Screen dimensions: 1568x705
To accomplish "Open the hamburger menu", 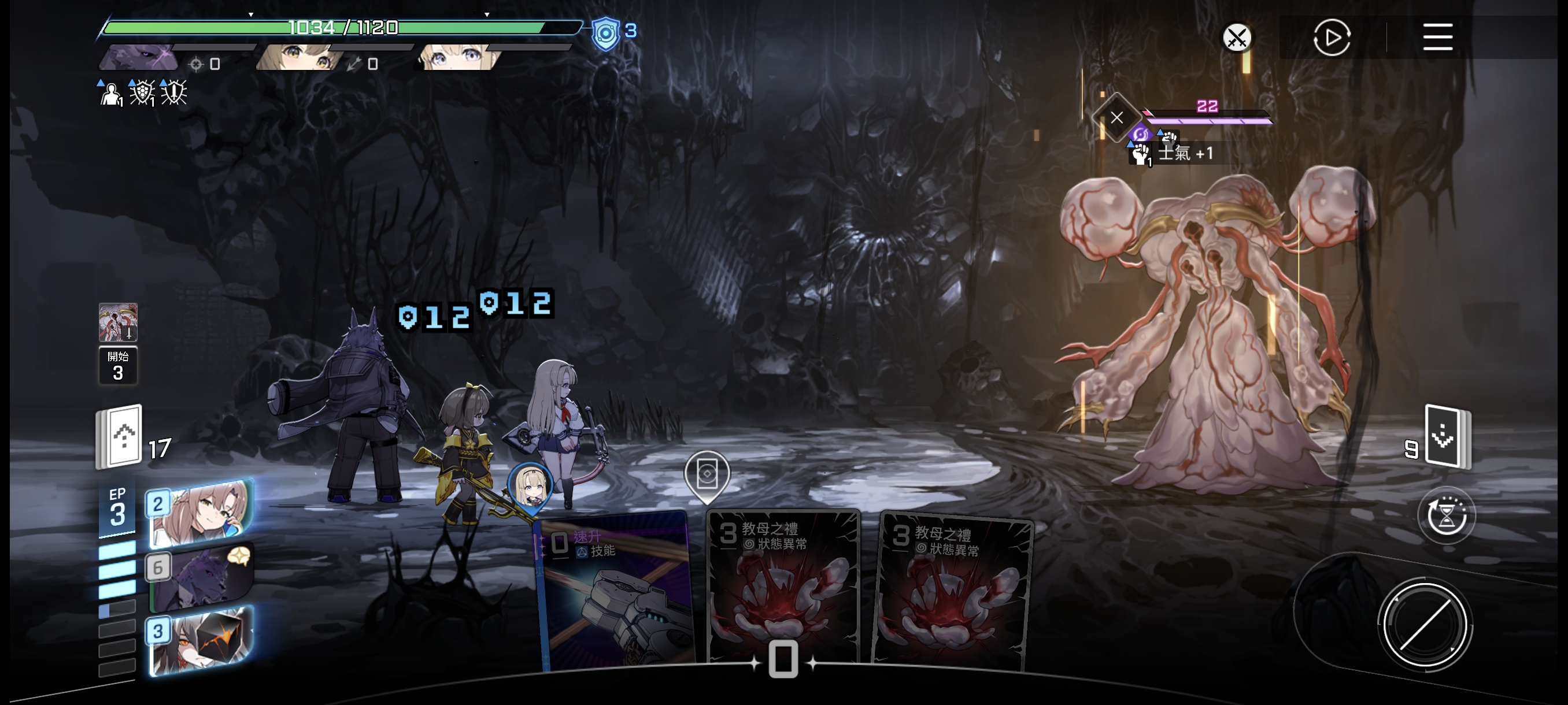I will (x=1437, y=37).
